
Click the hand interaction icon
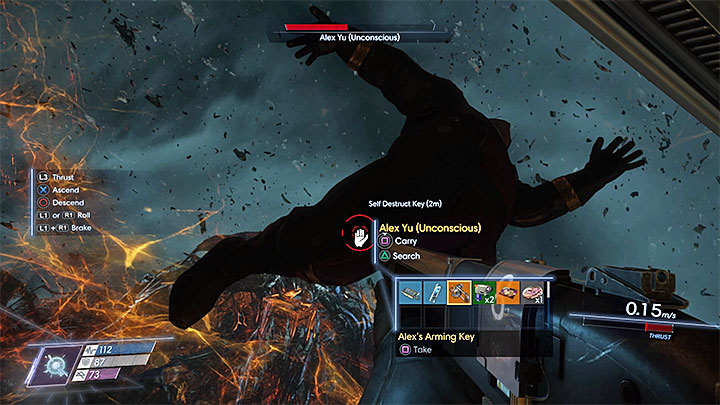[359, 236]
